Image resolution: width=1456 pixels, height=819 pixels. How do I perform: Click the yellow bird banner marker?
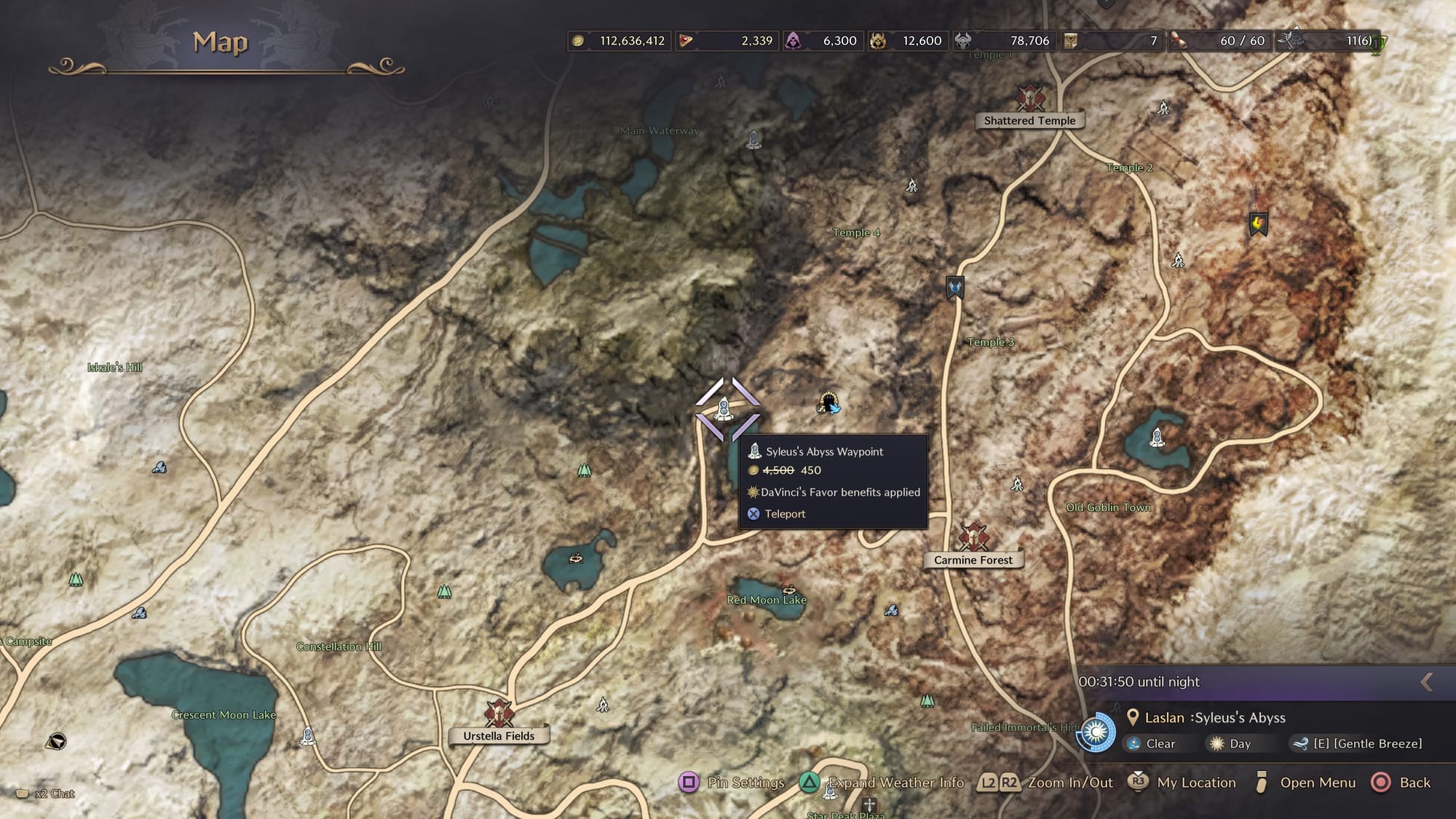(1258, 223)
